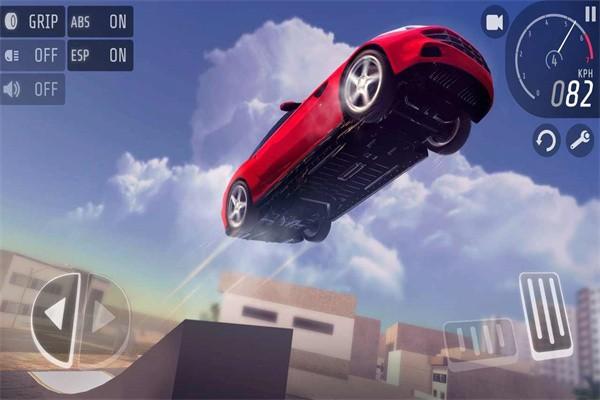Toggle the speaker sound button
This screenshot has height=400, width=600.
[x=33, y=89]
